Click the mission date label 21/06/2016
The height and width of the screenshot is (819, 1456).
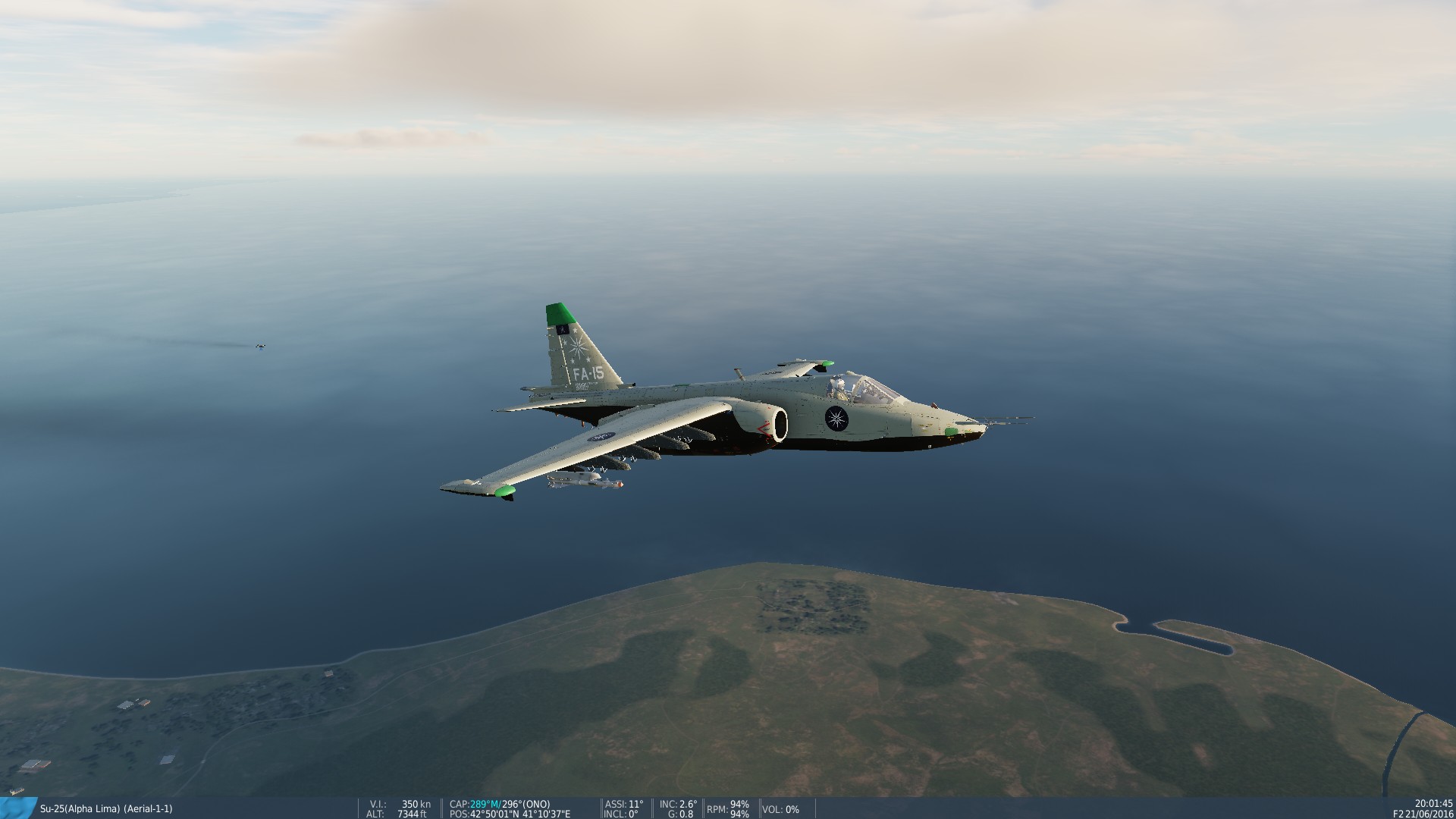1429,814
